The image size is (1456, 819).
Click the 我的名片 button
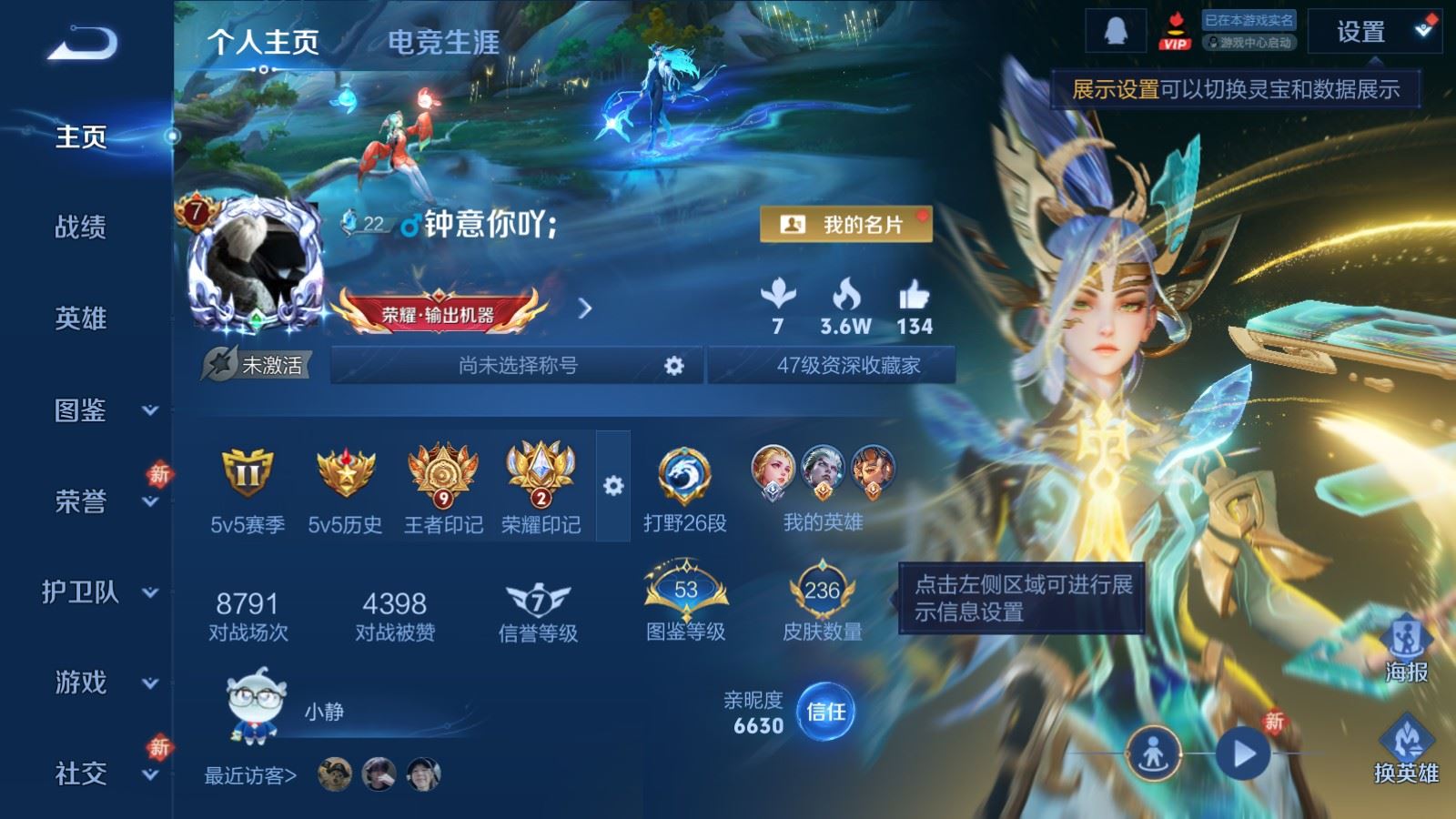click(x=848, y=224)
